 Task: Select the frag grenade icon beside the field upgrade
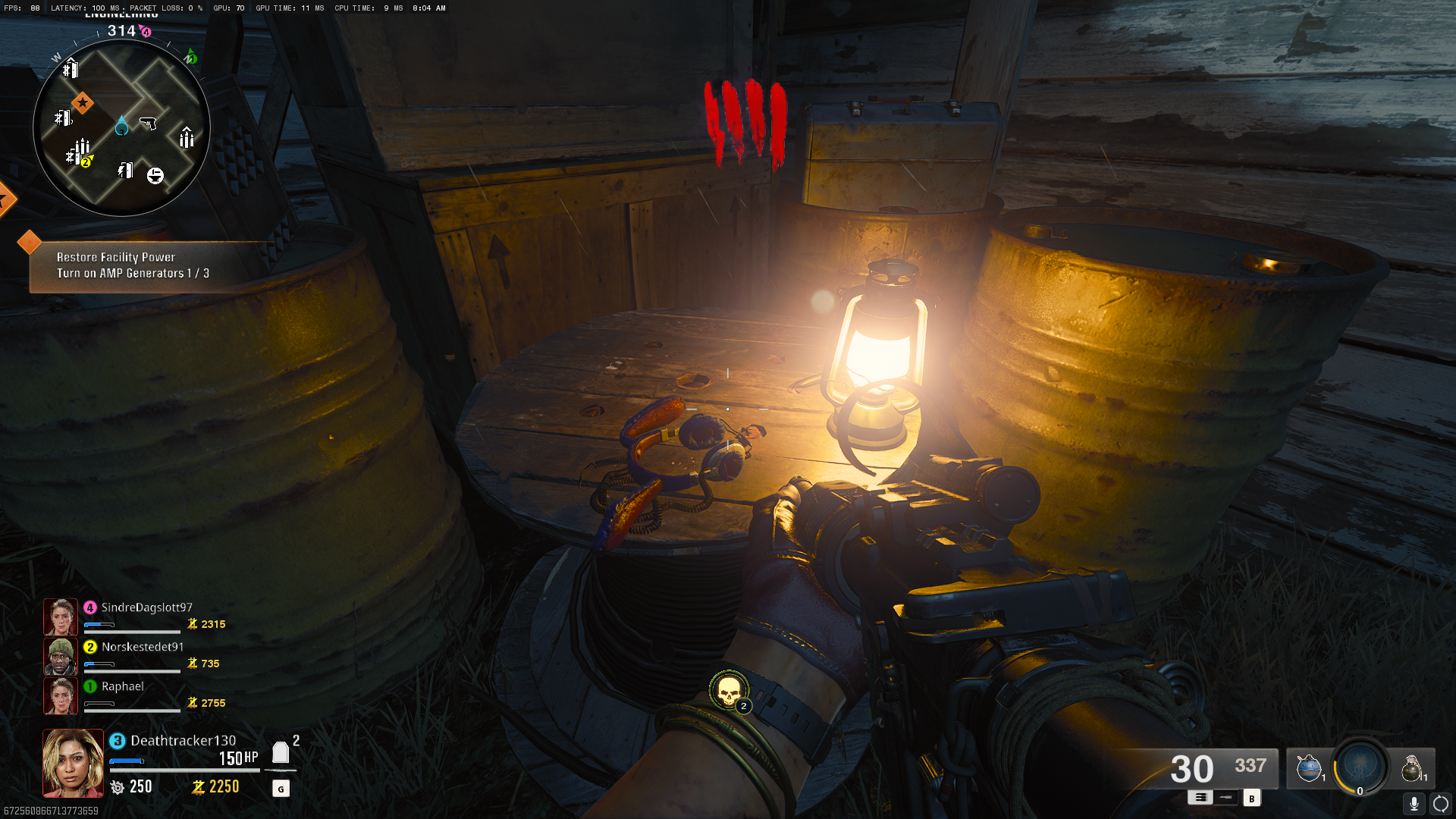pyautogui.click(x=1414, y=767)
